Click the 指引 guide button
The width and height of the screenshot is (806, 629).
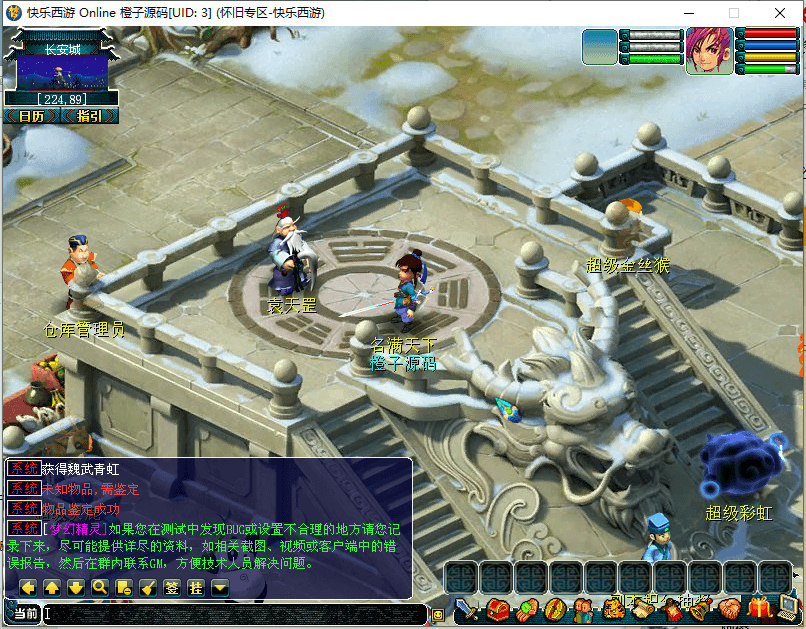pos(88,116)
